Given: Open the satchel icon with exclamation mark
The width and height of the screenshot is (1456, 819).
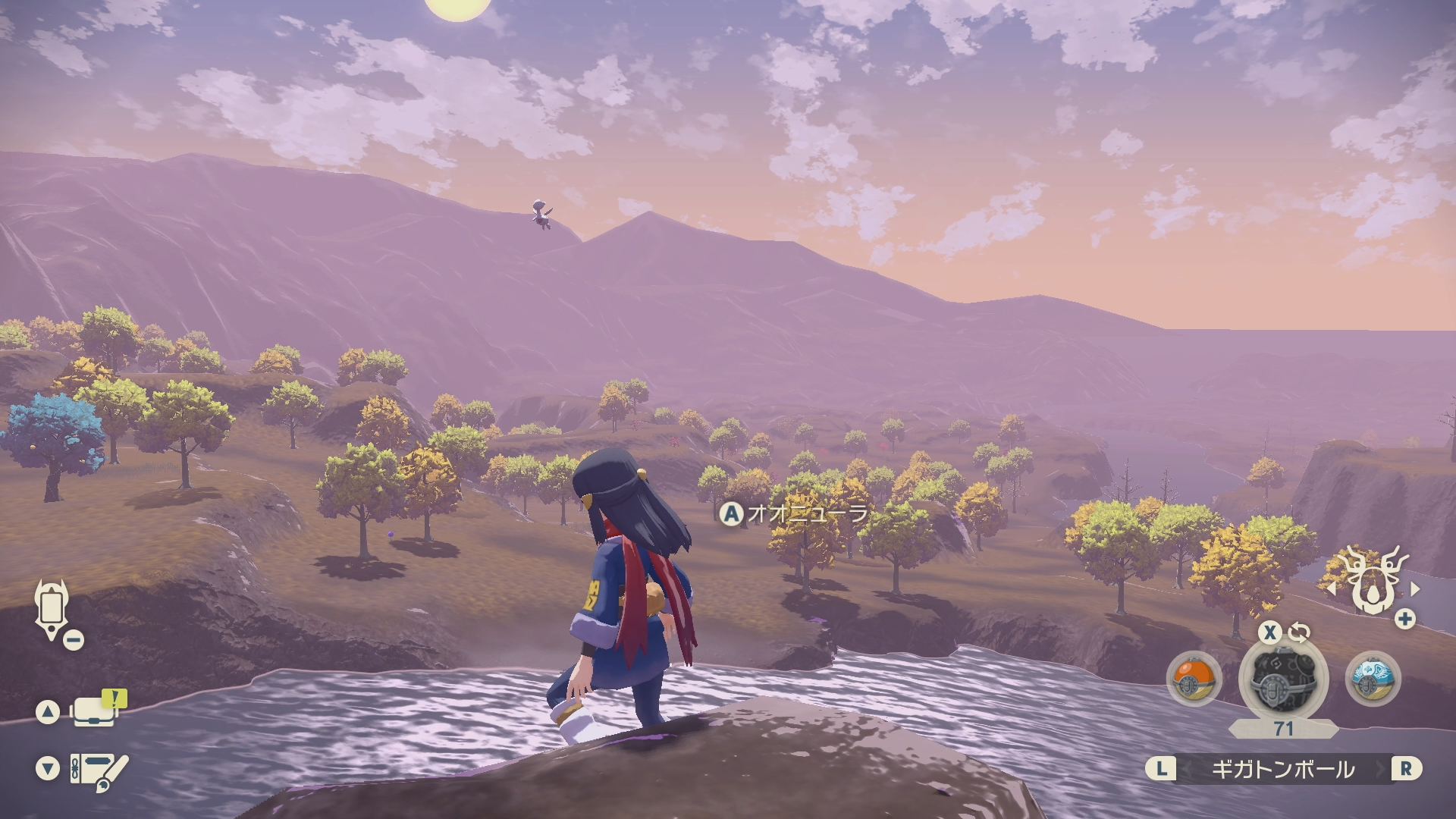Looking at the screenshot, I should (x=96, y=710).
